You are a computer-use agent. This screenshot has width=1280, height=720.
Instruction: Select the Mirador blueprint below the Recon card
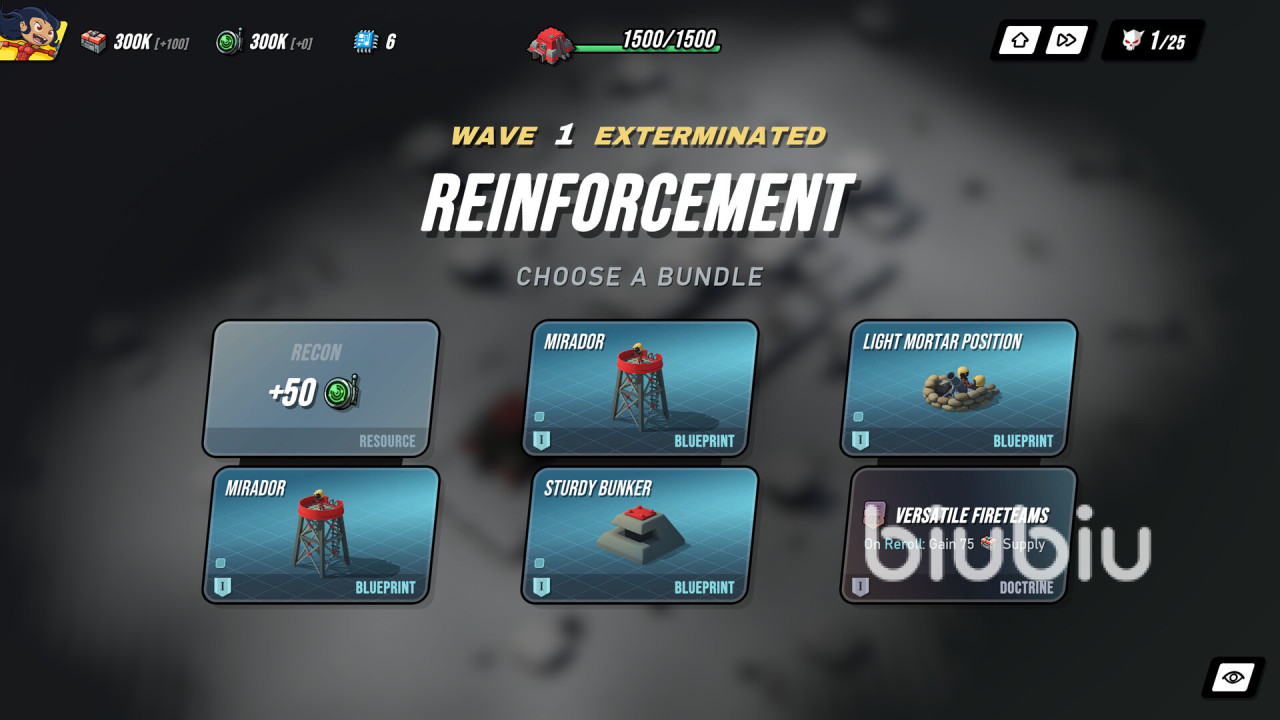321,535
